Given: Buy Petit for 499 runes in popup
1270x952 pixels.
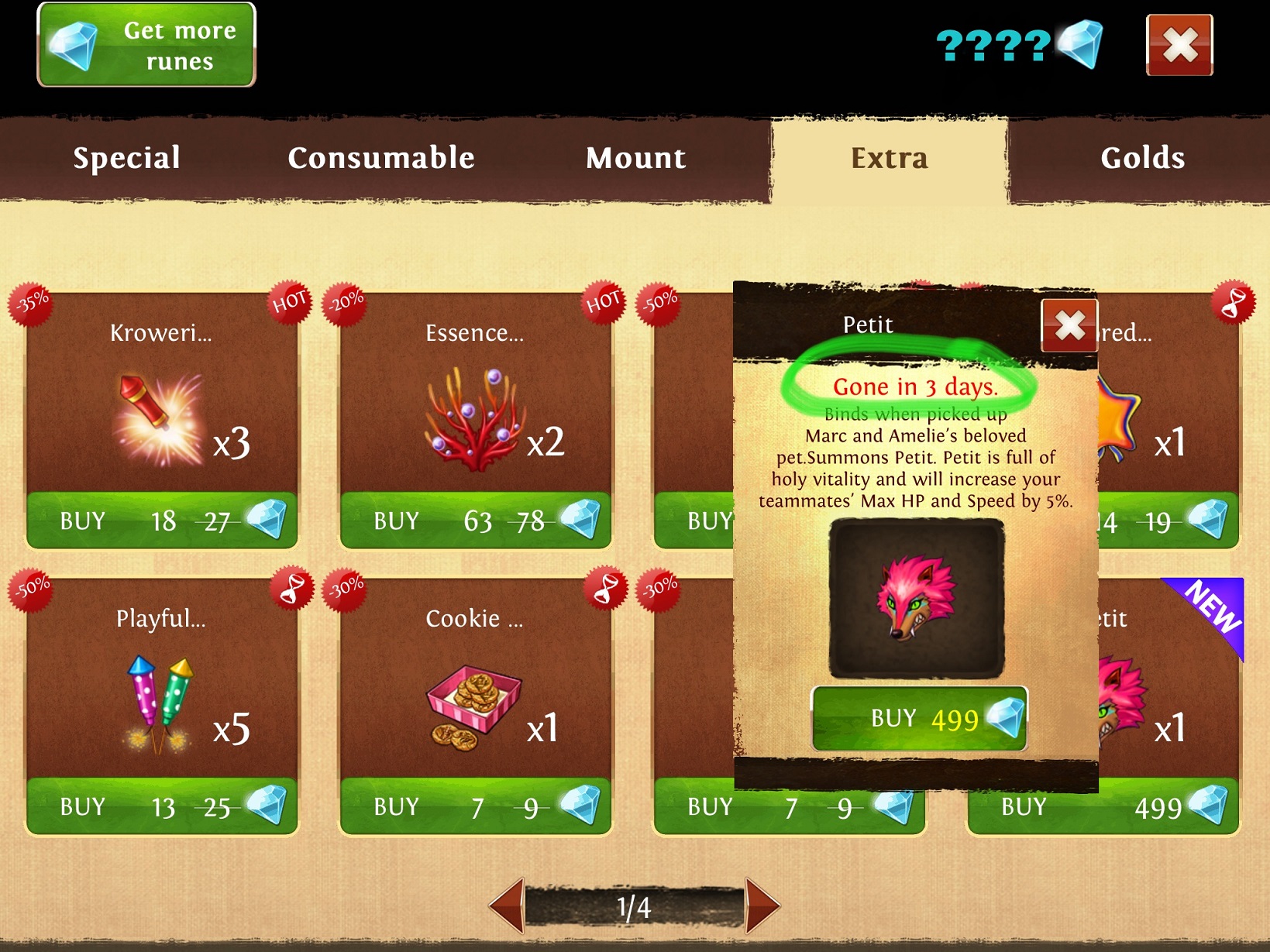Looking at the screenshot, I should [919, 718].
